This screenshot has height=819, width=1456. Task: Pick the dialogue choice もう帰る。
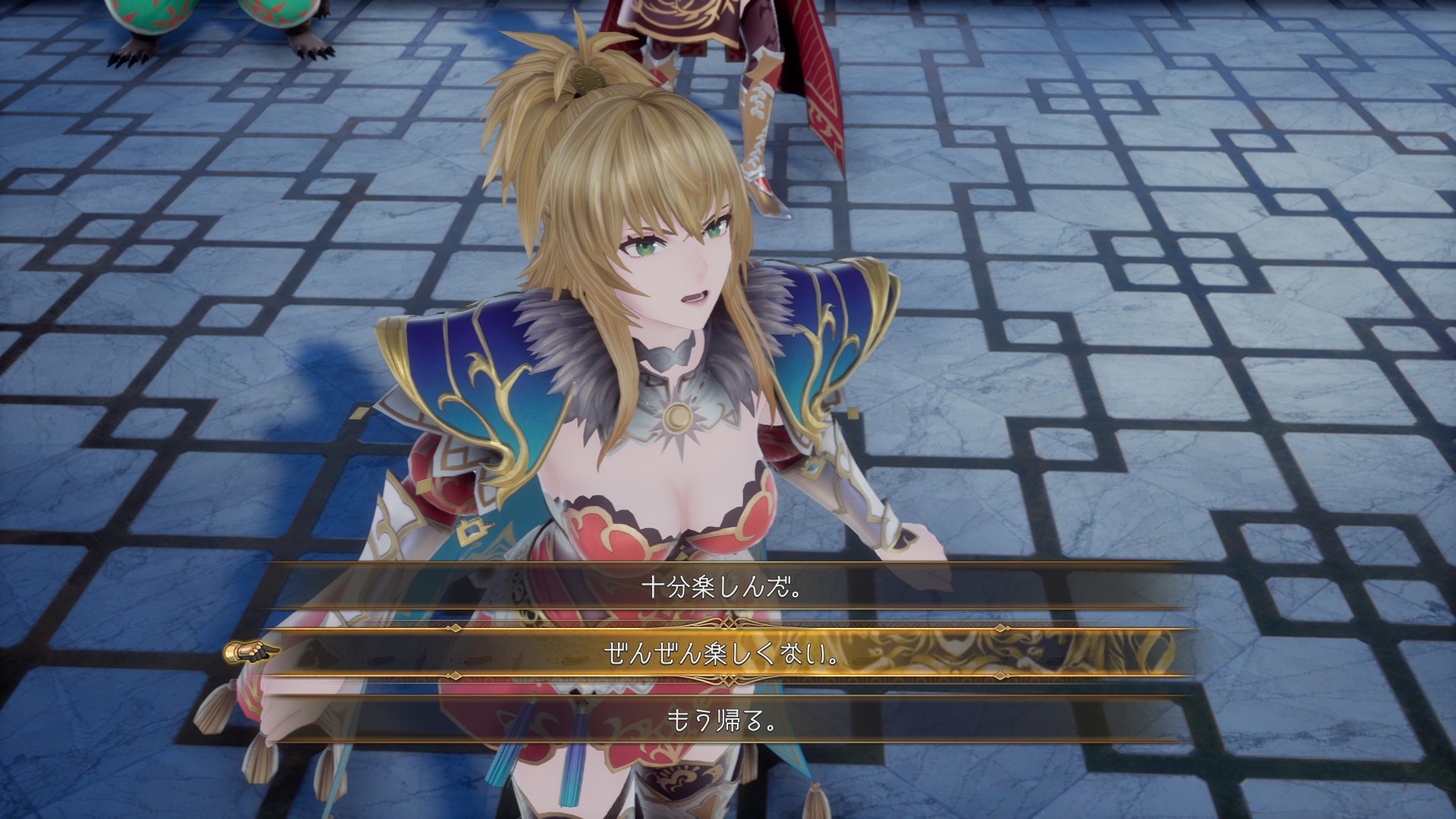721,720
